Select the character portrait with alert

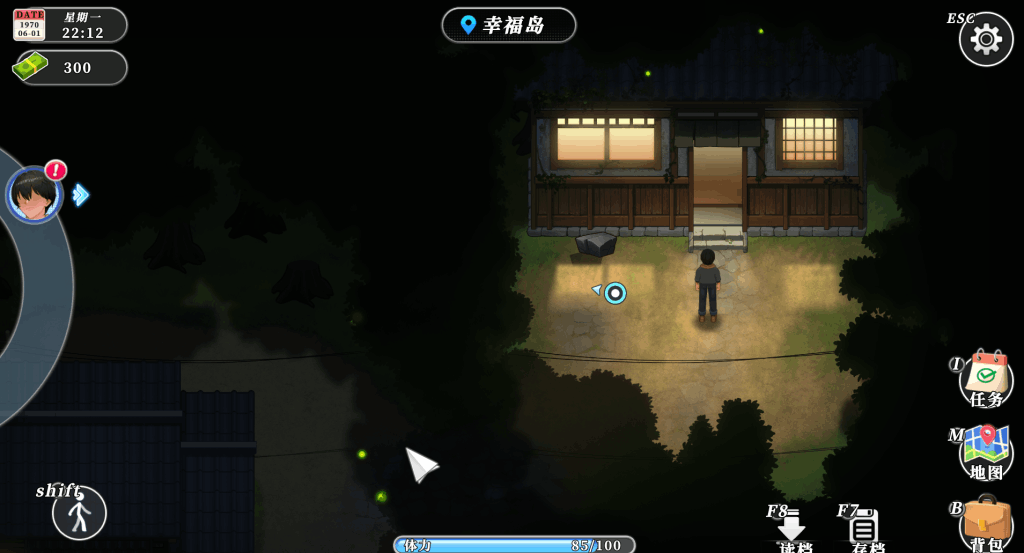pos(34,194)
